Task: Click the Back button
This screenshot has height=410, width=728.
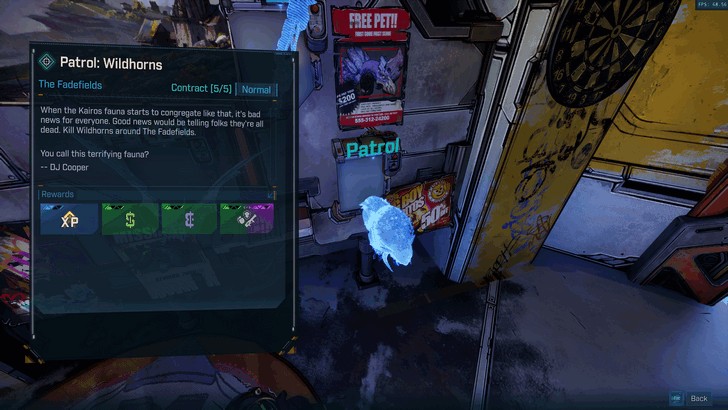Action: [698, 398]
